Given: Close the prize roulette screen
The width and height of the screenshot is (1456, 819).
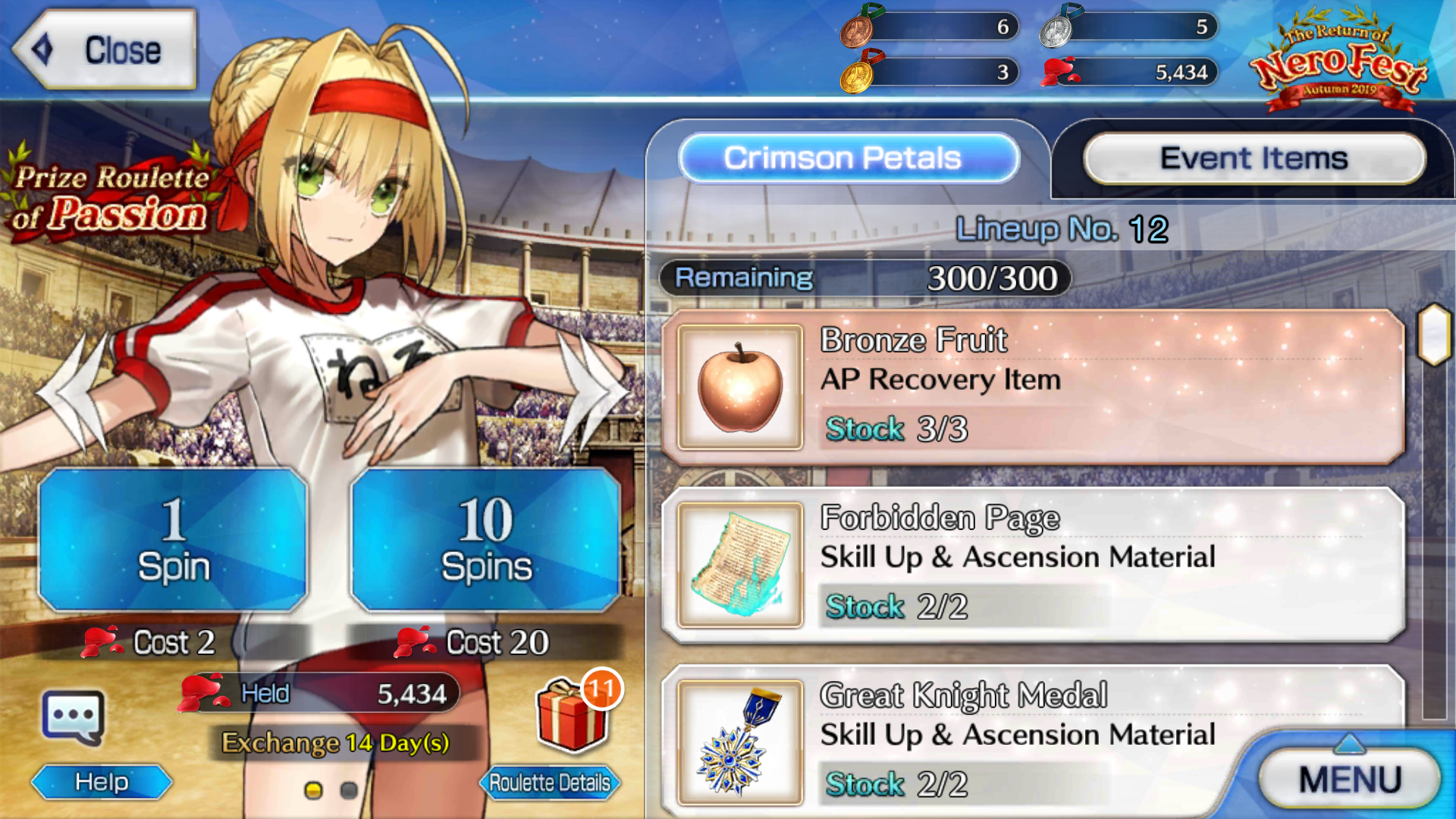Looking at the screenshot, I should coord(105,50).
